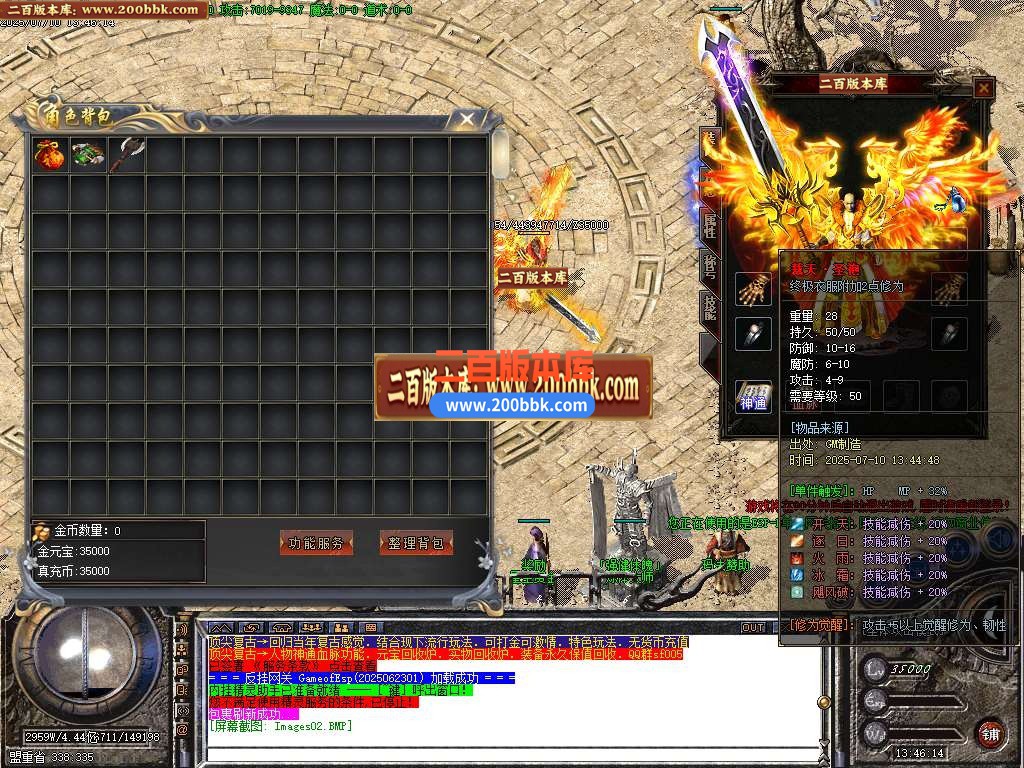Switch to the 技能 skills tab
This screenshot has width=1024, height=768.
709,307
